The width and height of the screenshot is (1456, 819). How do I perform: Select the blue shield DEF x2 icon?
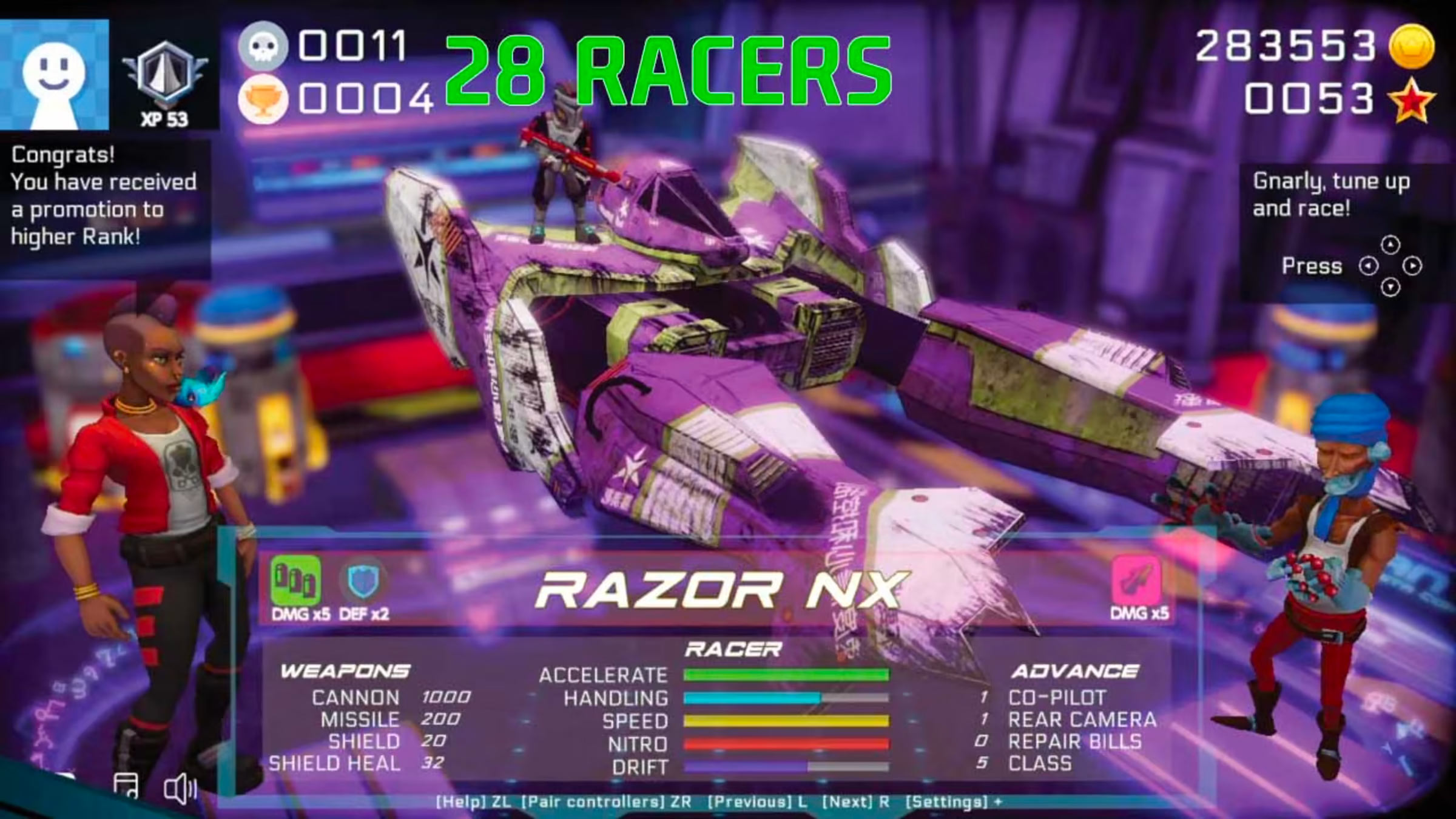(363, 581)
